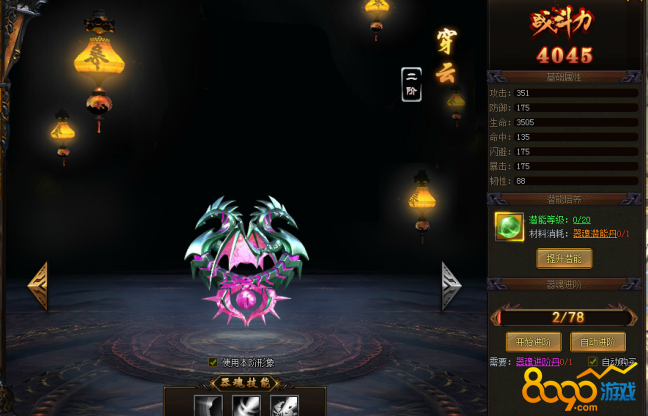Show the next form with right arrow
Screen dimensions: 648x416
[451, 287]
